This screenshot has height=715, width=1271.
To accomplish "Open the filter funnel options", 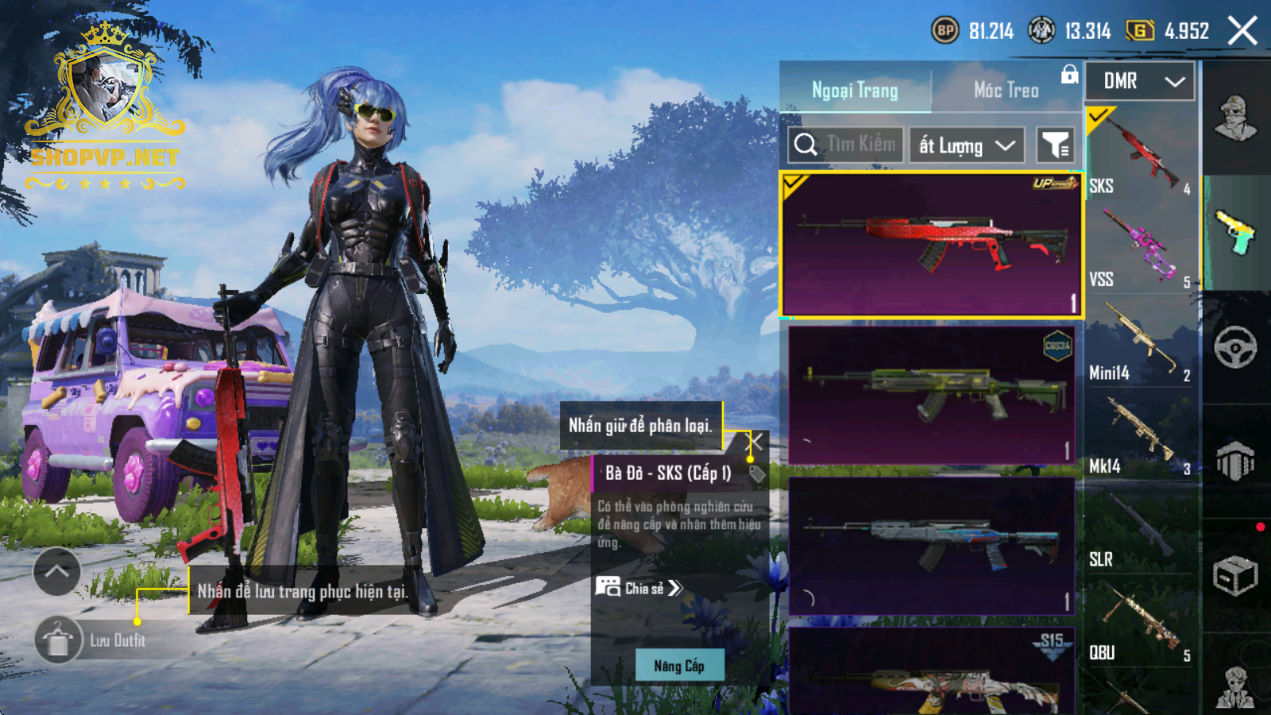I will pyautogui.click(x=1055, y=146).
